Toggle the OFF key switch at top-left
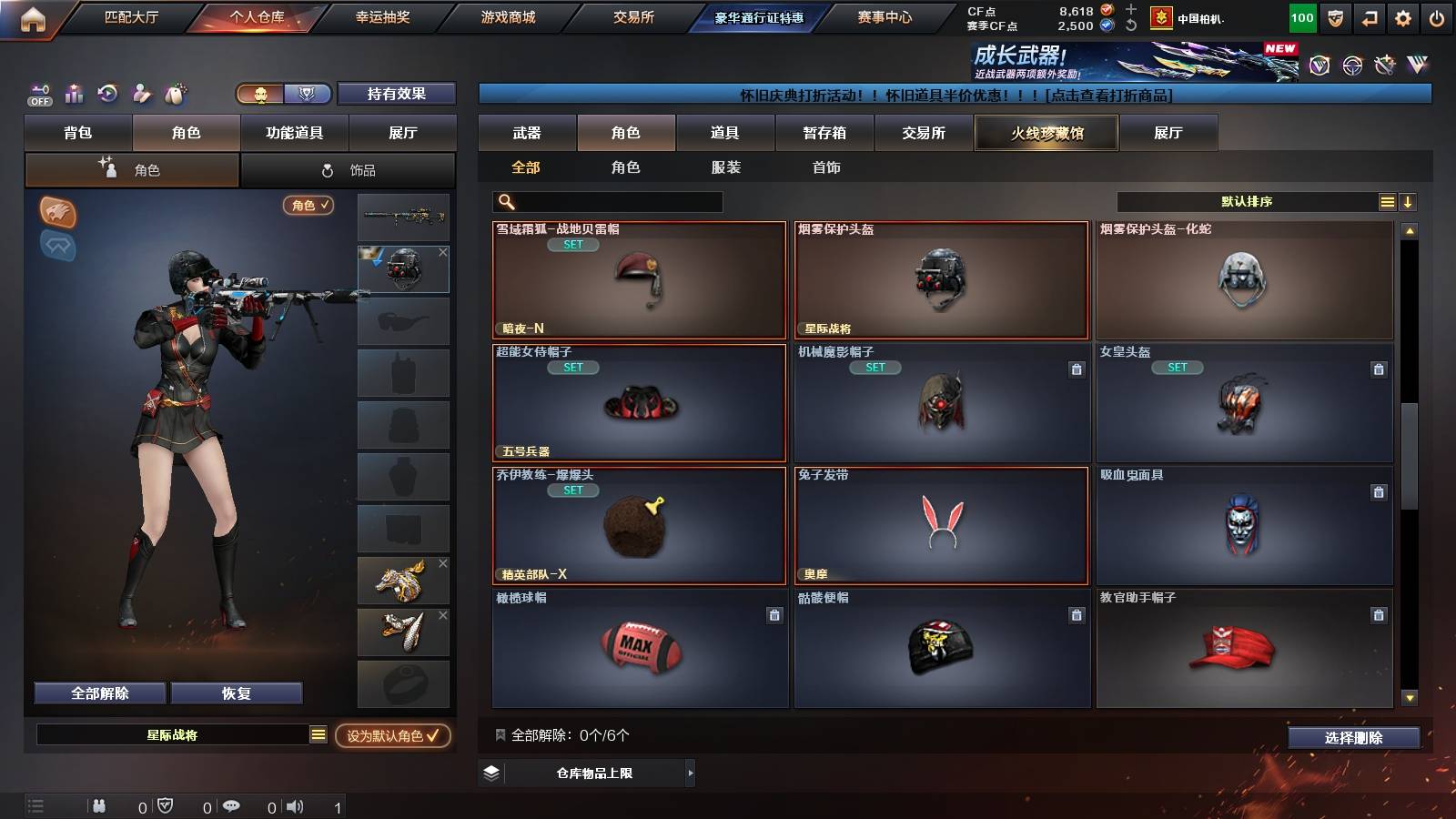 click(38, 94)
